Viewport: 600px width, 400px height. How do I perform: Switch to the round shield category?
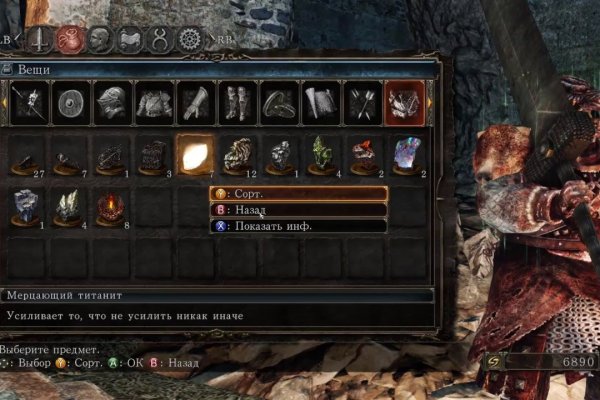(x=68, y=103)
